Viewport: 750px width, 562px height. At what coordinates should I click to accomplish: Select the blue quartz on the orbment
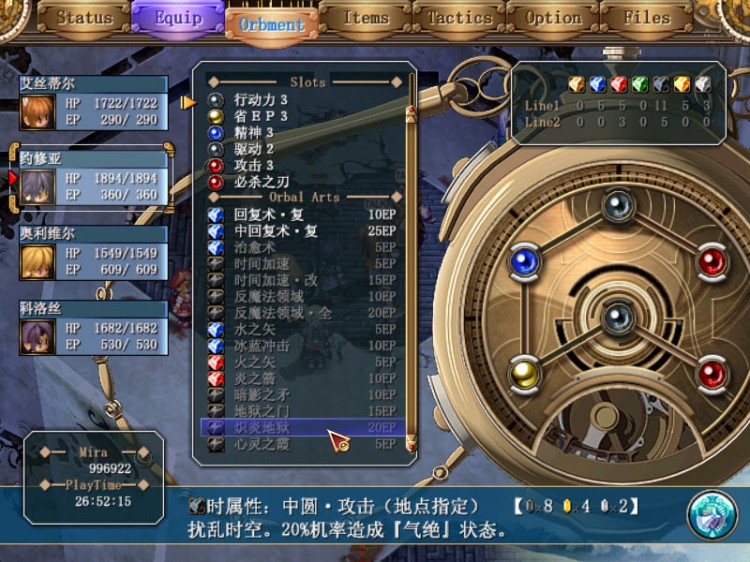point(523,261)
